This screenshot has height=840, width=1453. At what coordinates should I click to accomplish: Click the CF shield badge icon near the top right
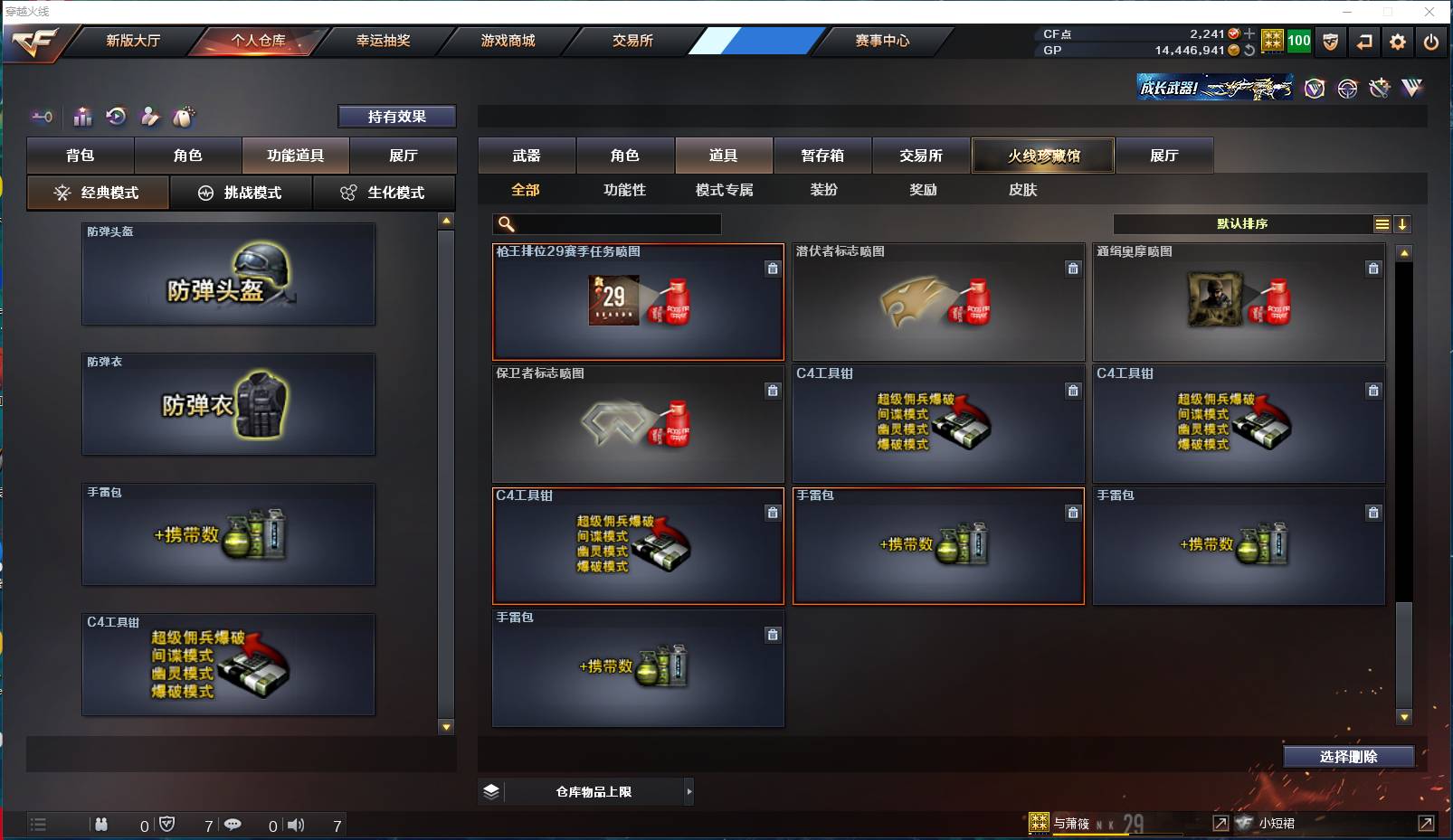tap(1331, 42)
